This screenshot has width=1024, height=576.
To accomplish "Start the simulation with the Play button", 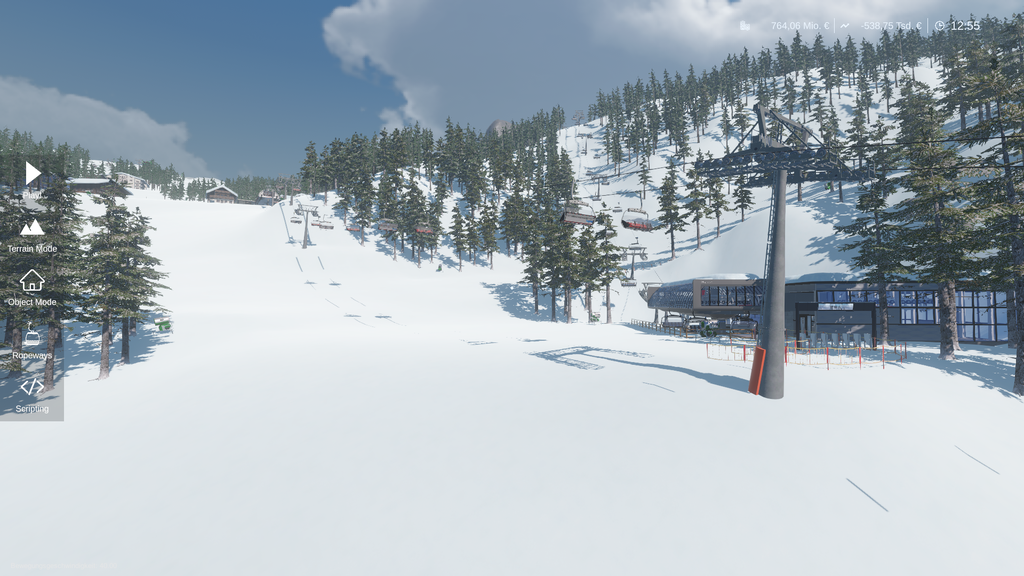I will tap(33, 173).
